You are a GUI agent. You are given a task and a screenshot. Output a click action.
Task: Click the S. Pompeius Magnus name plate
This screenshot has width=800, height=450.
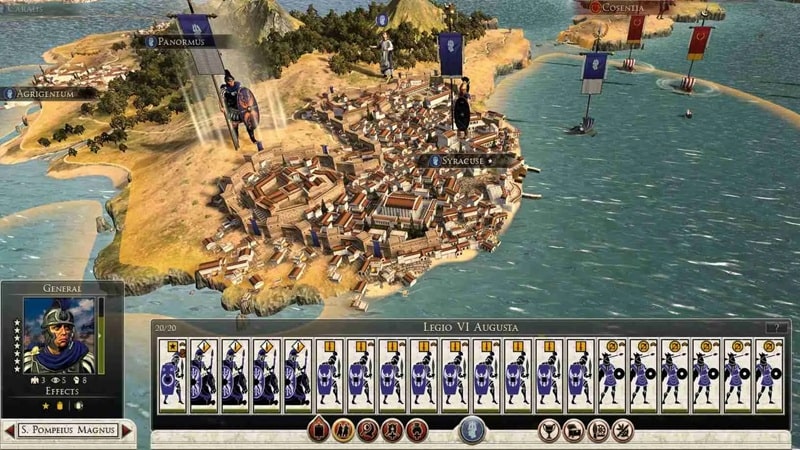68,430
